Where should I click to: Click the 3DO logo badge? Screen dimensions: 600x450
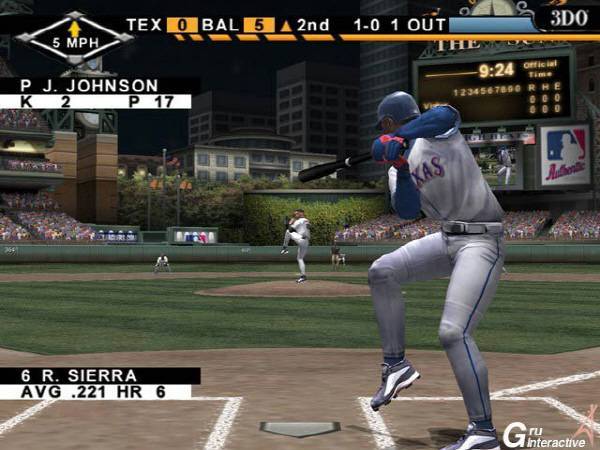tap(568, 17)
